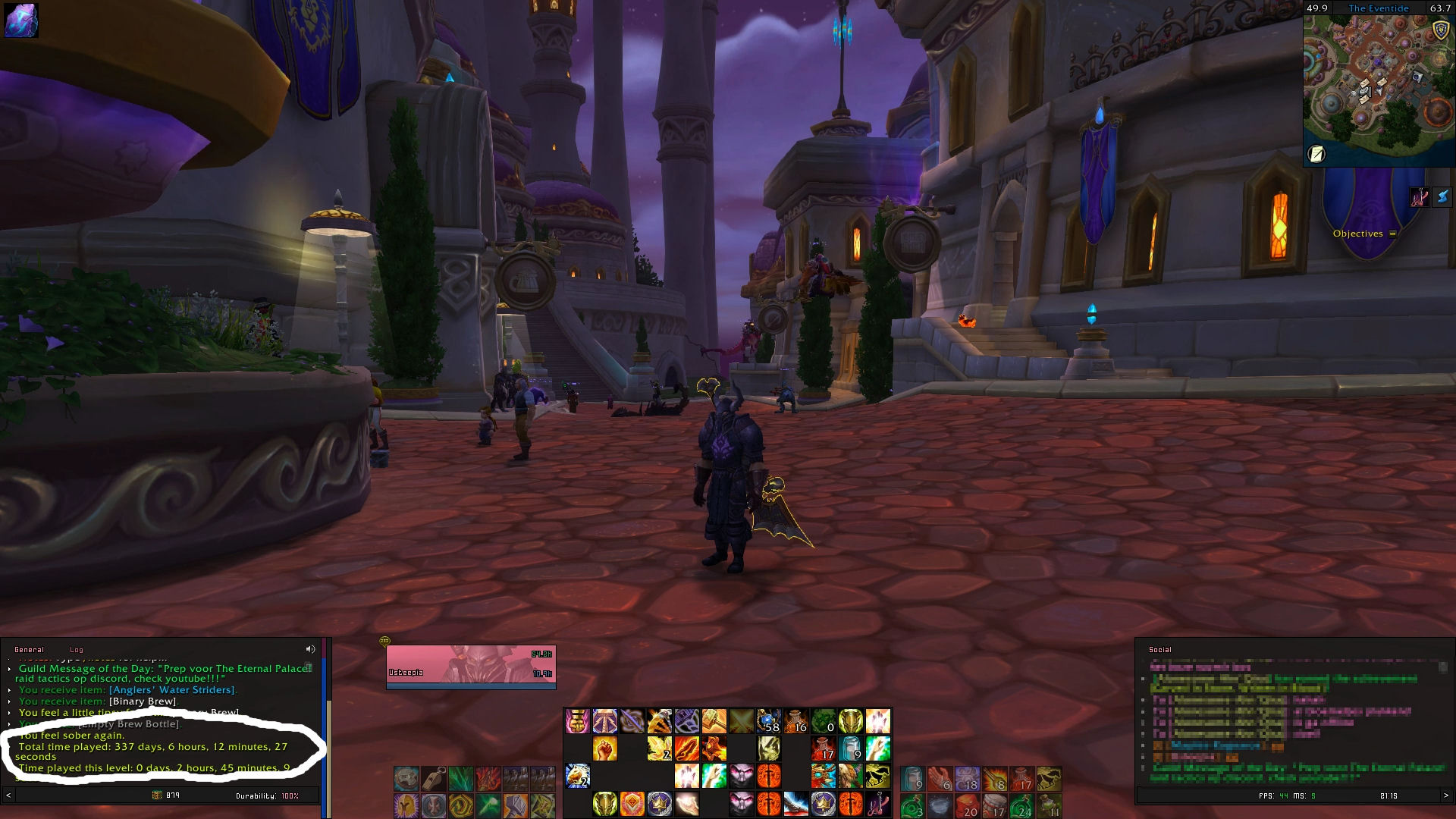Click the blue lightning buff icon
The height and width of the screenshot is (819, 1456).
point(1442,196)
